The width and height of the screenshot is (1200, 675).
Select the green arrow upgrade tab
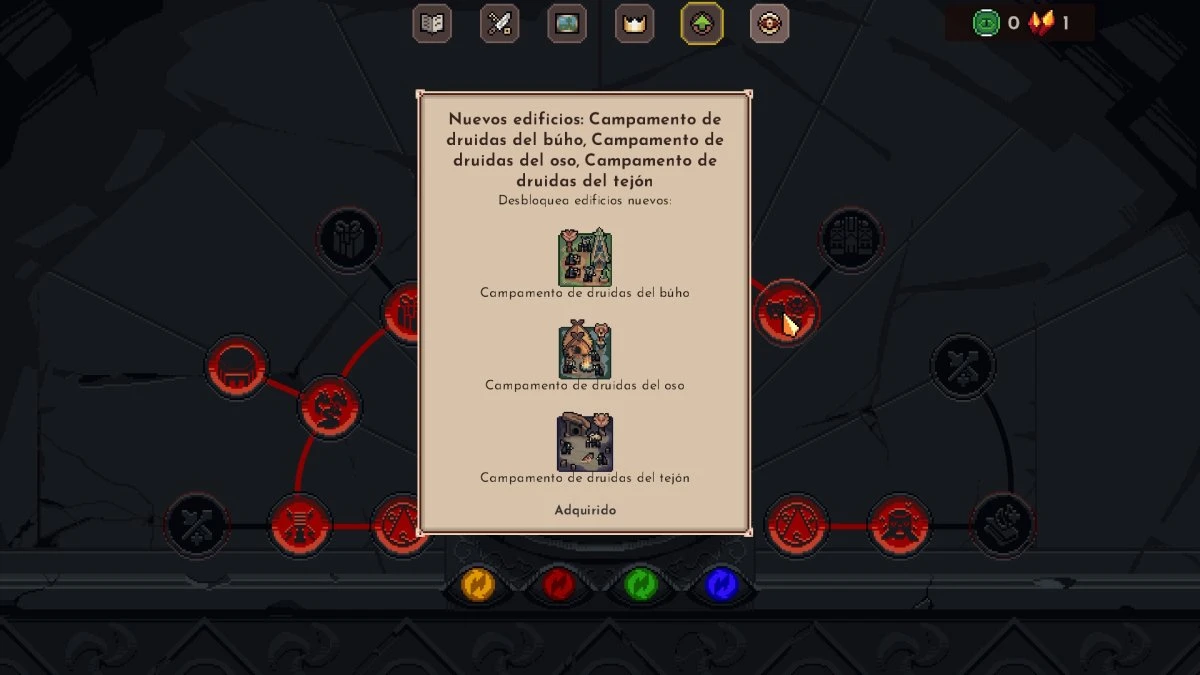point(702,23)
